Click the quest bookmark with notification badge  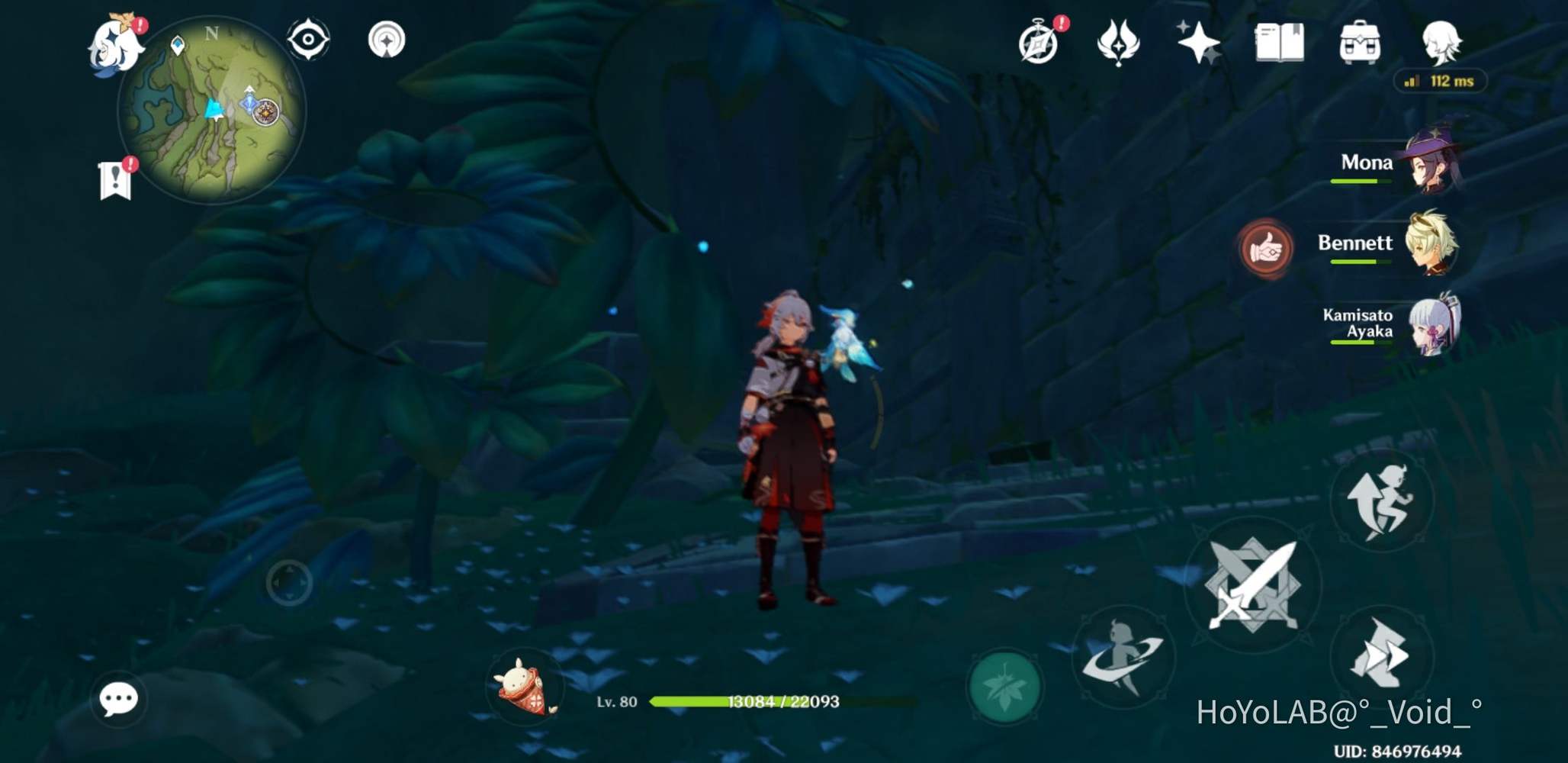(x=114, y=177)
